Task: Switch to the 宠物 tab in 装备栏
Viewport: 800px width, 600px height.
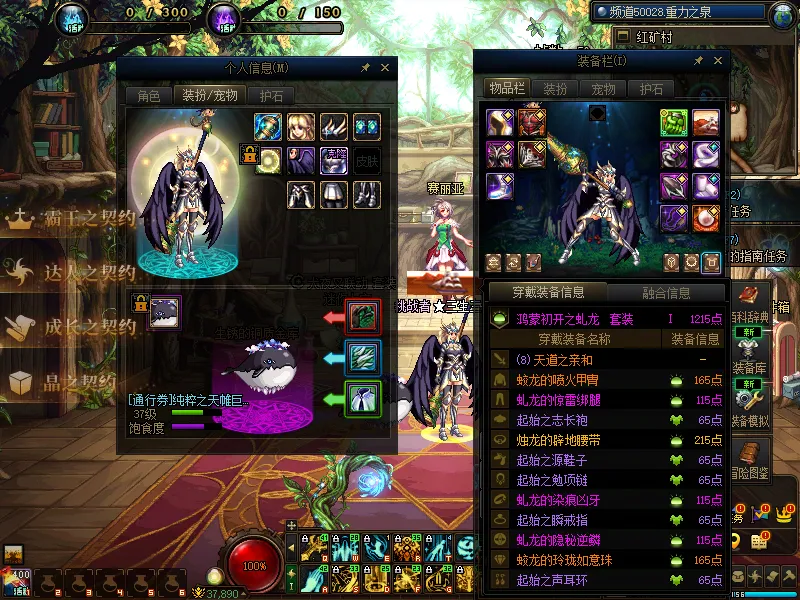Action: [x=603, y=88]
